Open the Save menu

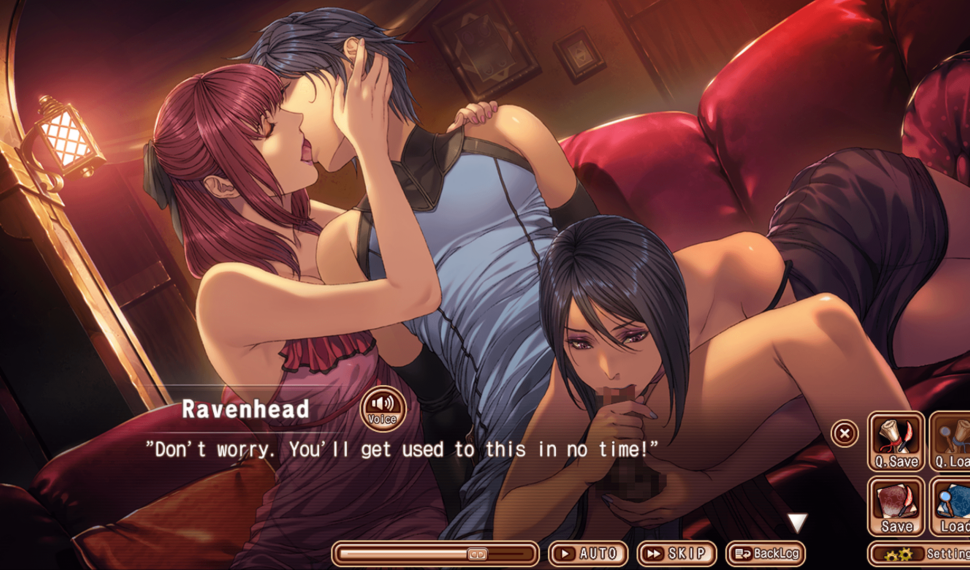coord(896,505)
